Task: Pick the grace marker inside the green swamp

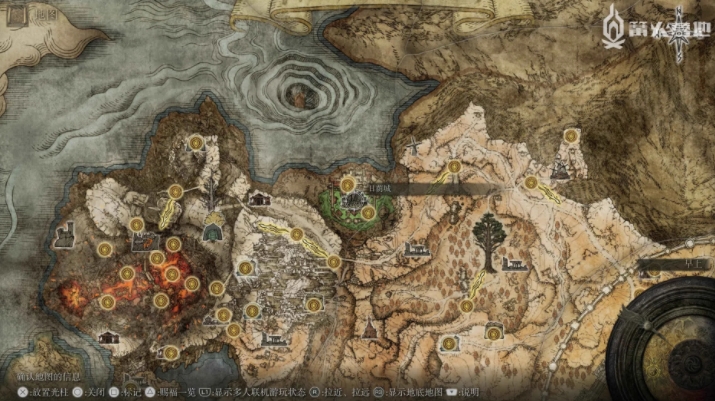Action: (367, 212)
